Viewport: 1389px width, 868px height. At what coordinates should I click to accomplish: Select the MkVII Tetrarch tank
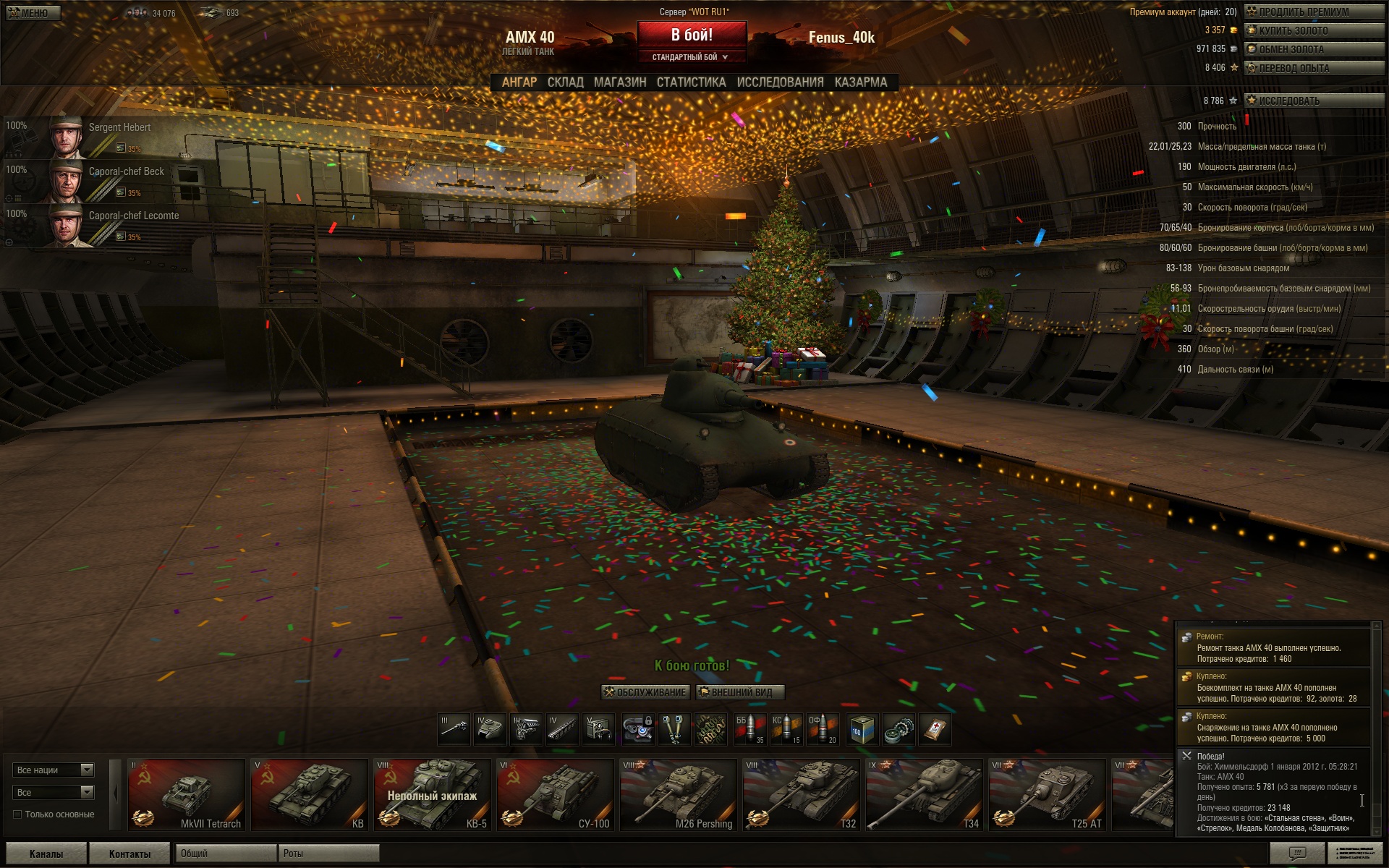pyautogui.click(x=186, y=794)
